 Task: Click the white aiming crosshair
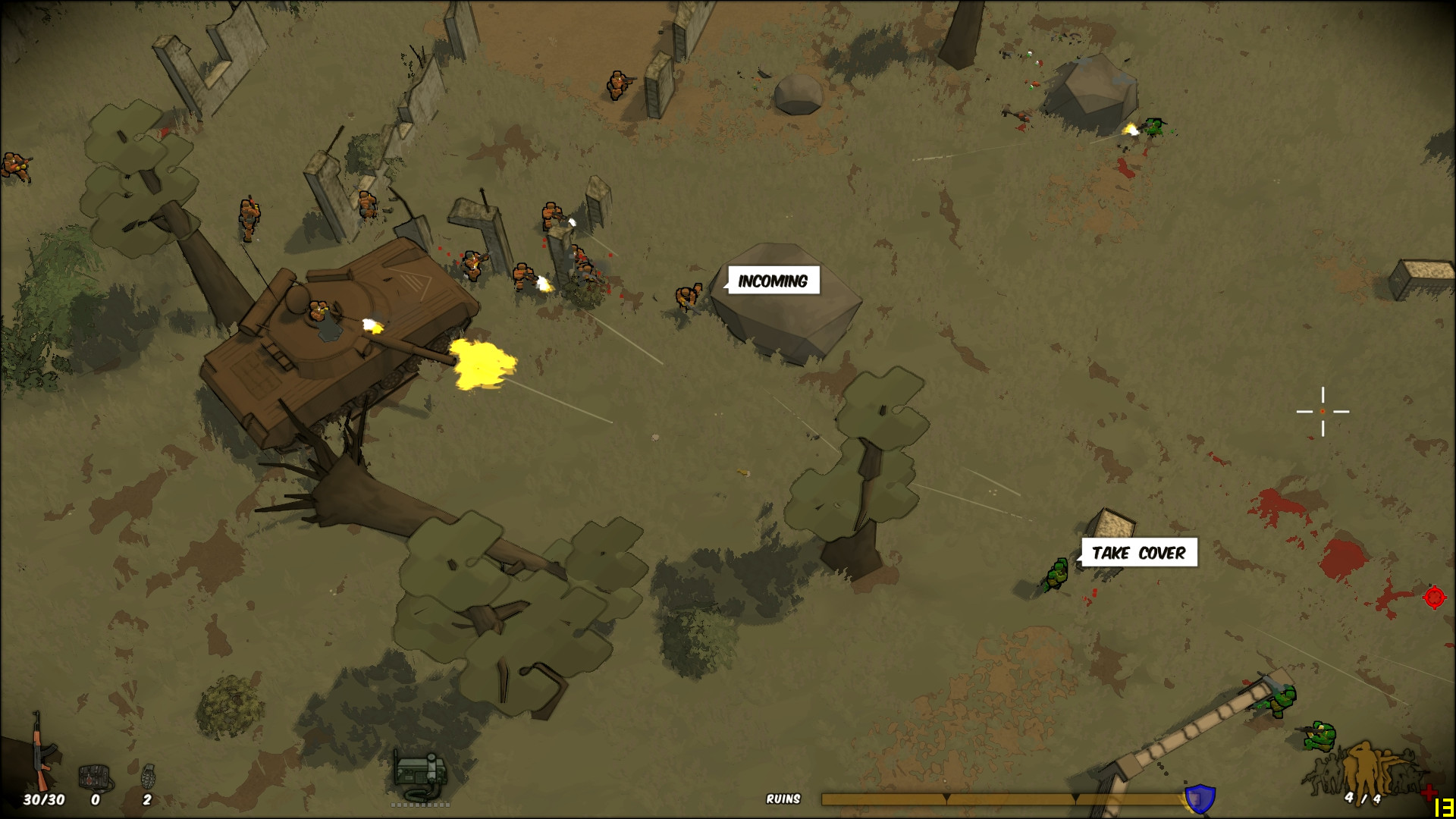(x=1323, y=413)
